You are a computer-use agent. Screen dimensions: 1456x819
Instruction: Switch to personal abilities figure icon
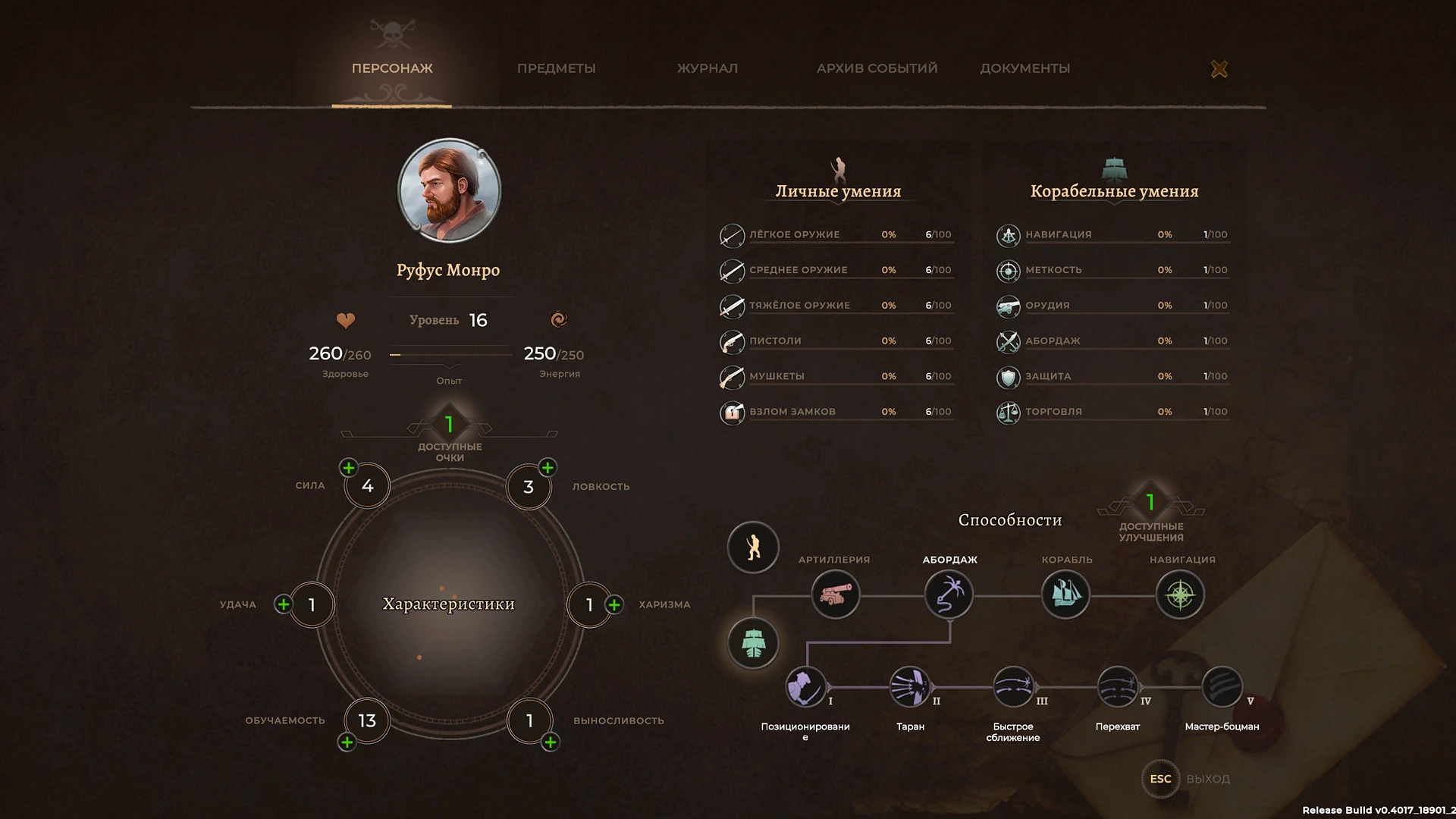pyautogui.click(x=753, y=548)
